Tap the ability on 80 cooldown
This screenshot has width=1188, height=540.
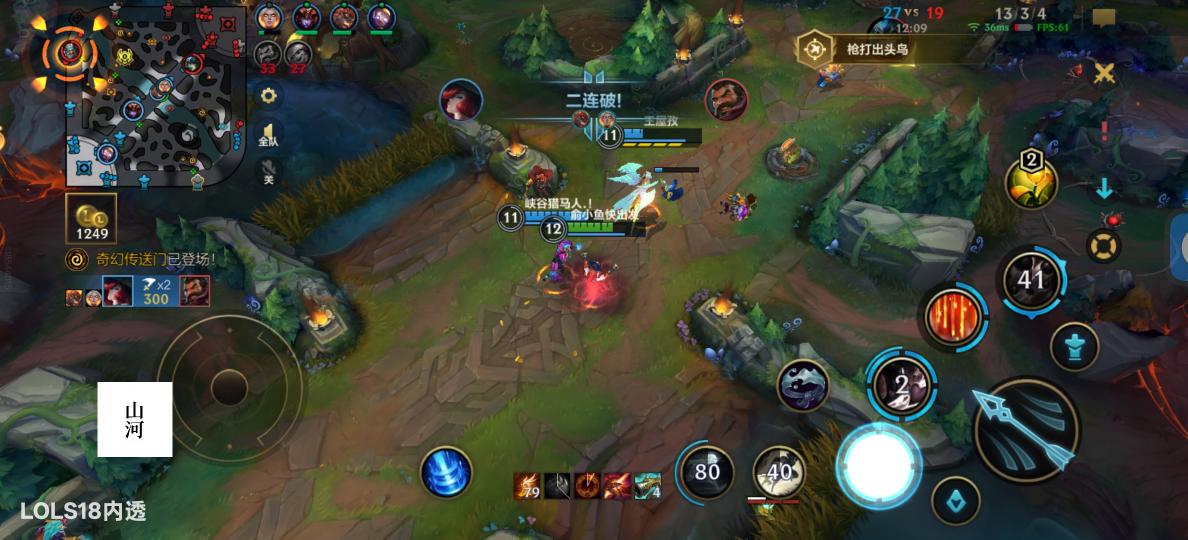click(707, 471)
